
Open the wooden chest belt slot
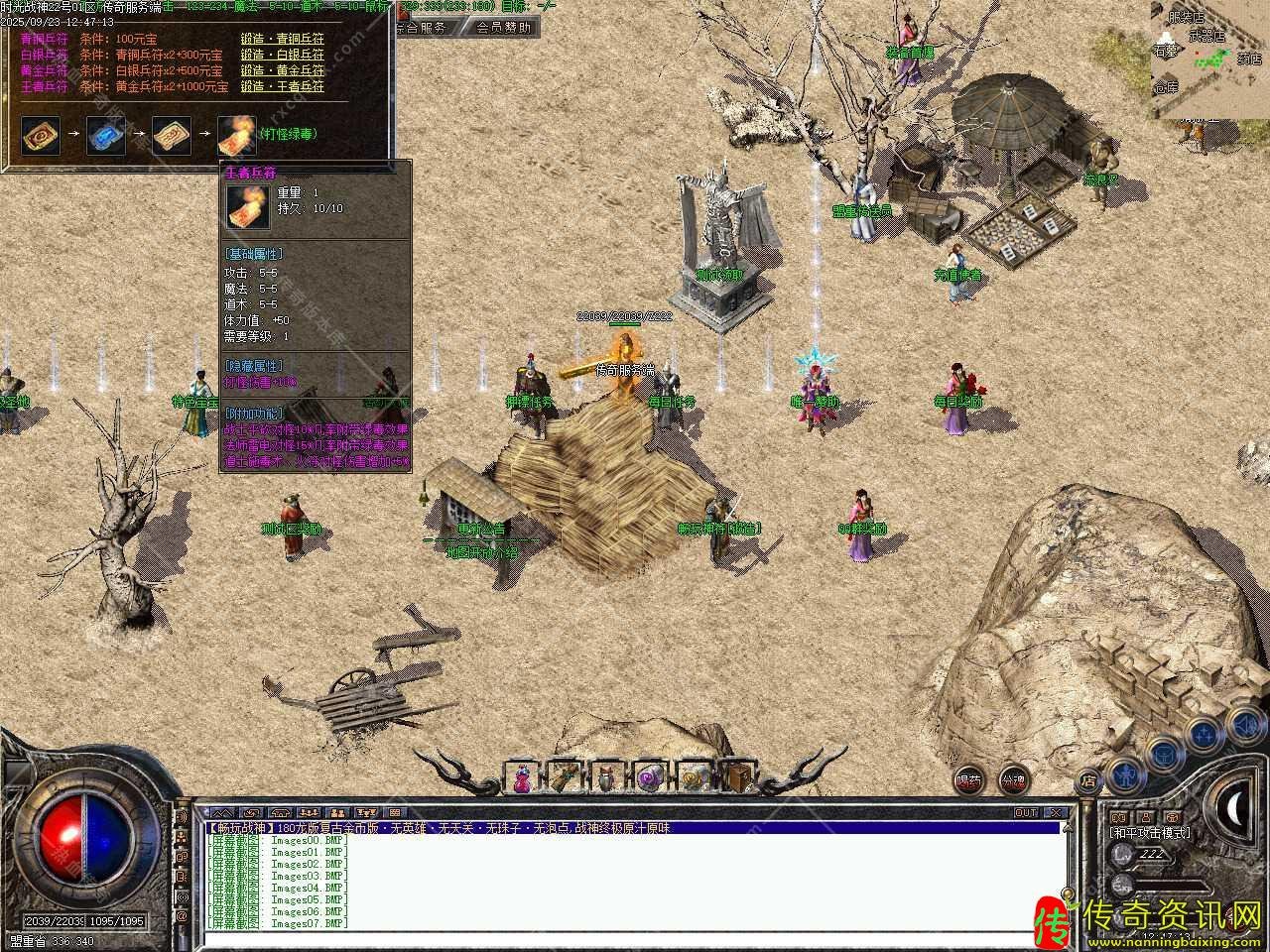(x=736, y=776)
